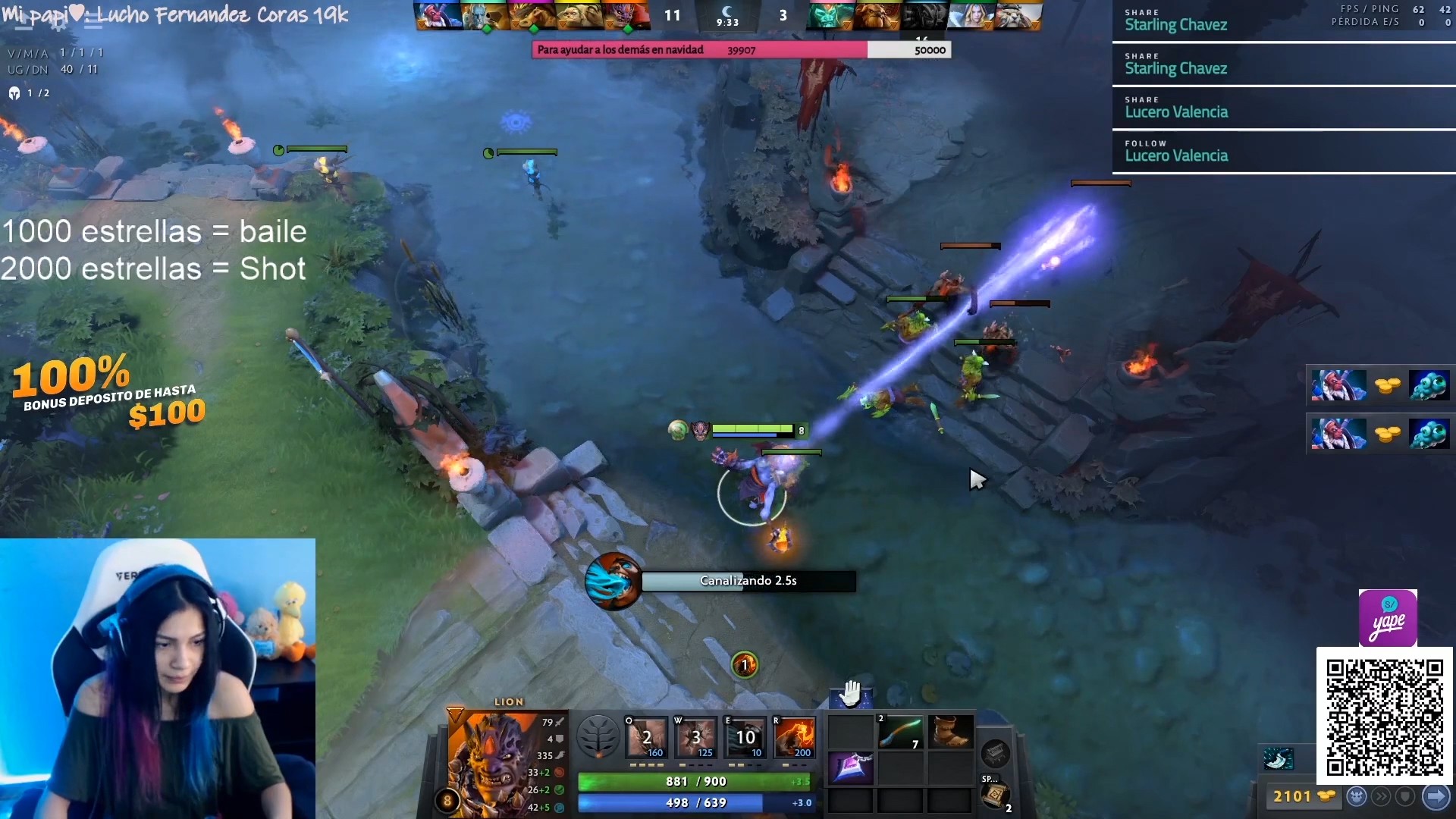Select the brown boots item slot
Viewport: 1456px width, 819px height.
tap(949, 733)
